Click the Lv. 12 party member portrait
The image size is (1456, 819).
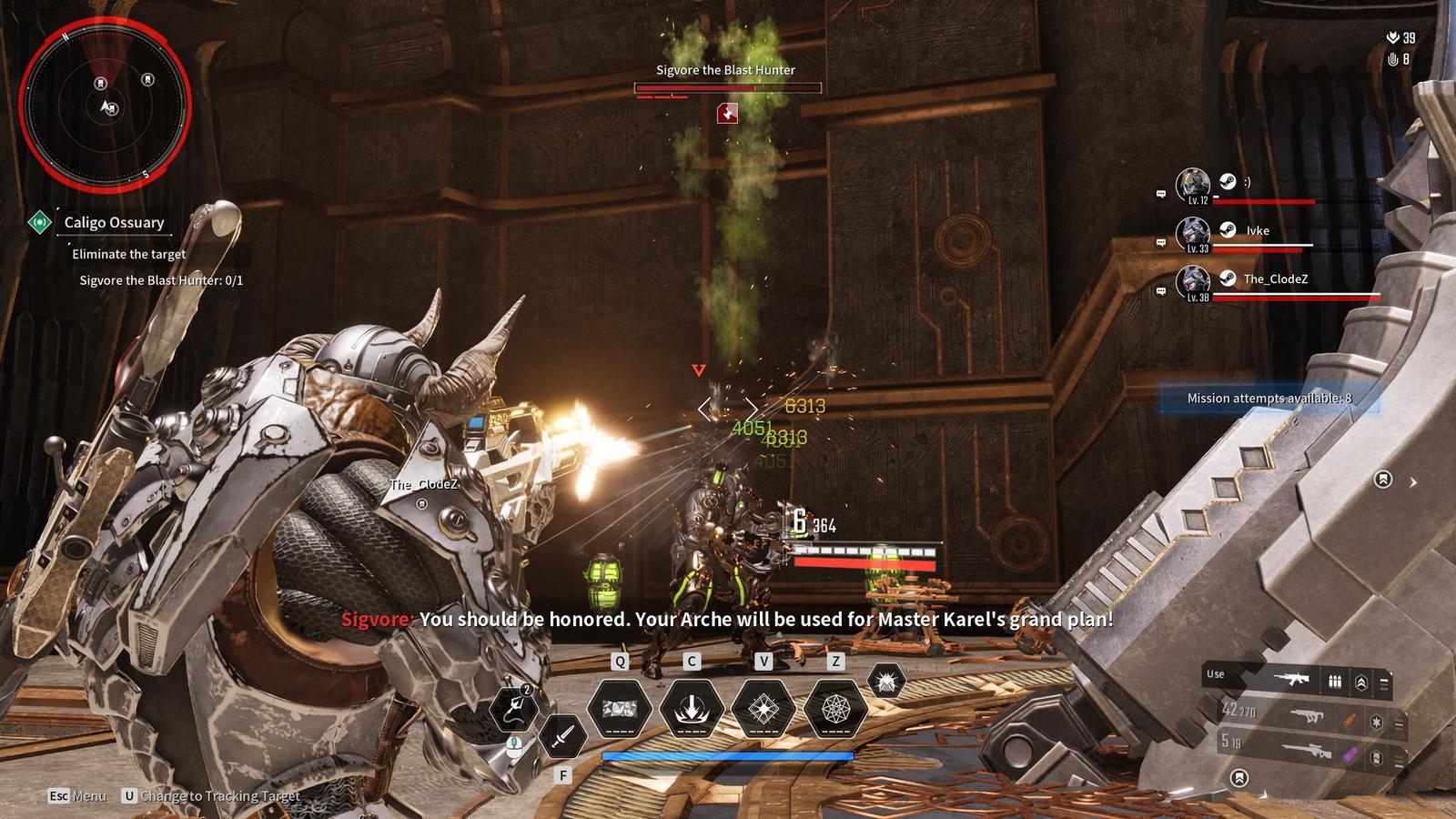tap(1192, 185)
